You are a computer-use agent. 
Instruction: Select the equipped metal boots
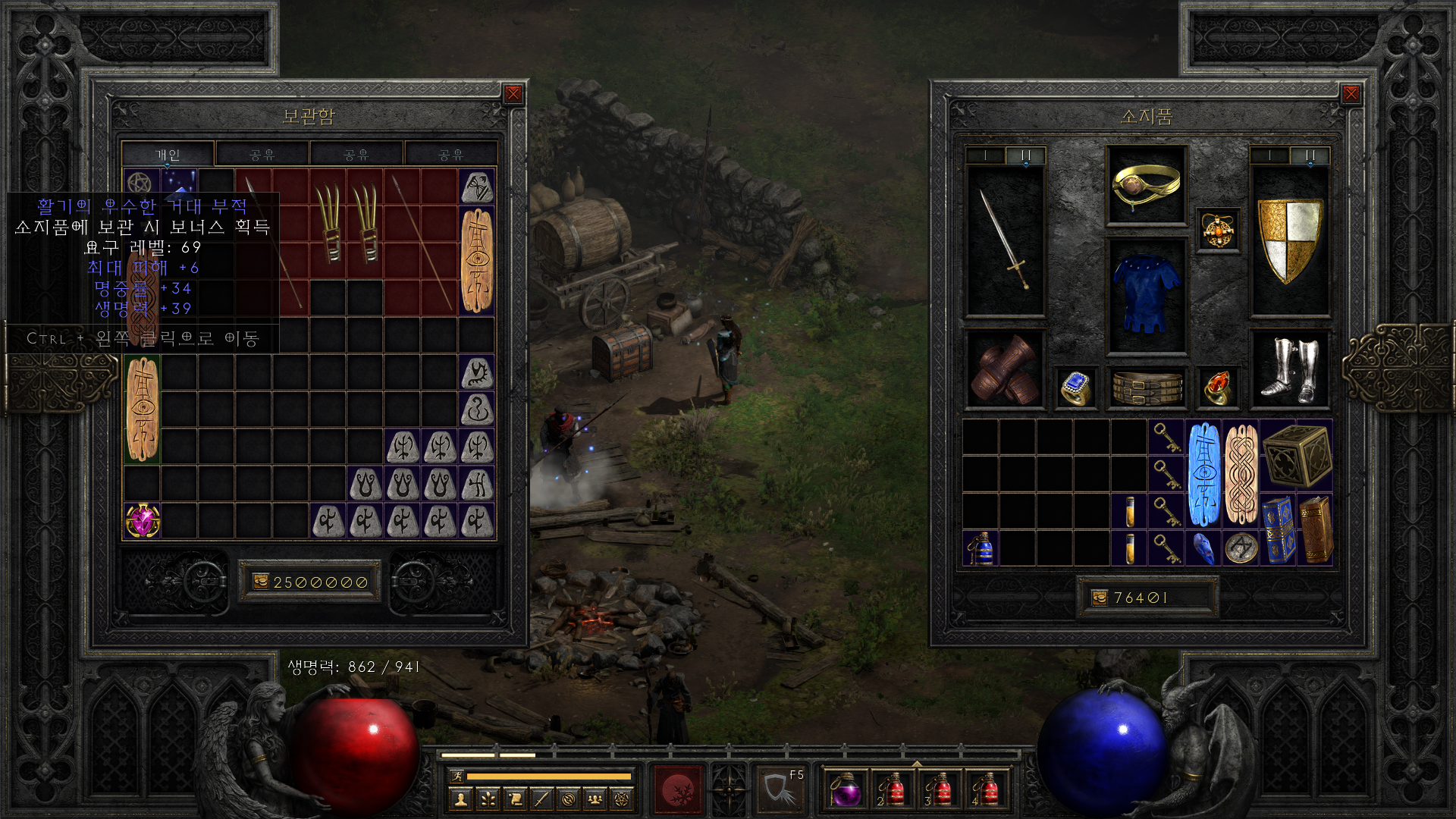(x=1289, y=369)
